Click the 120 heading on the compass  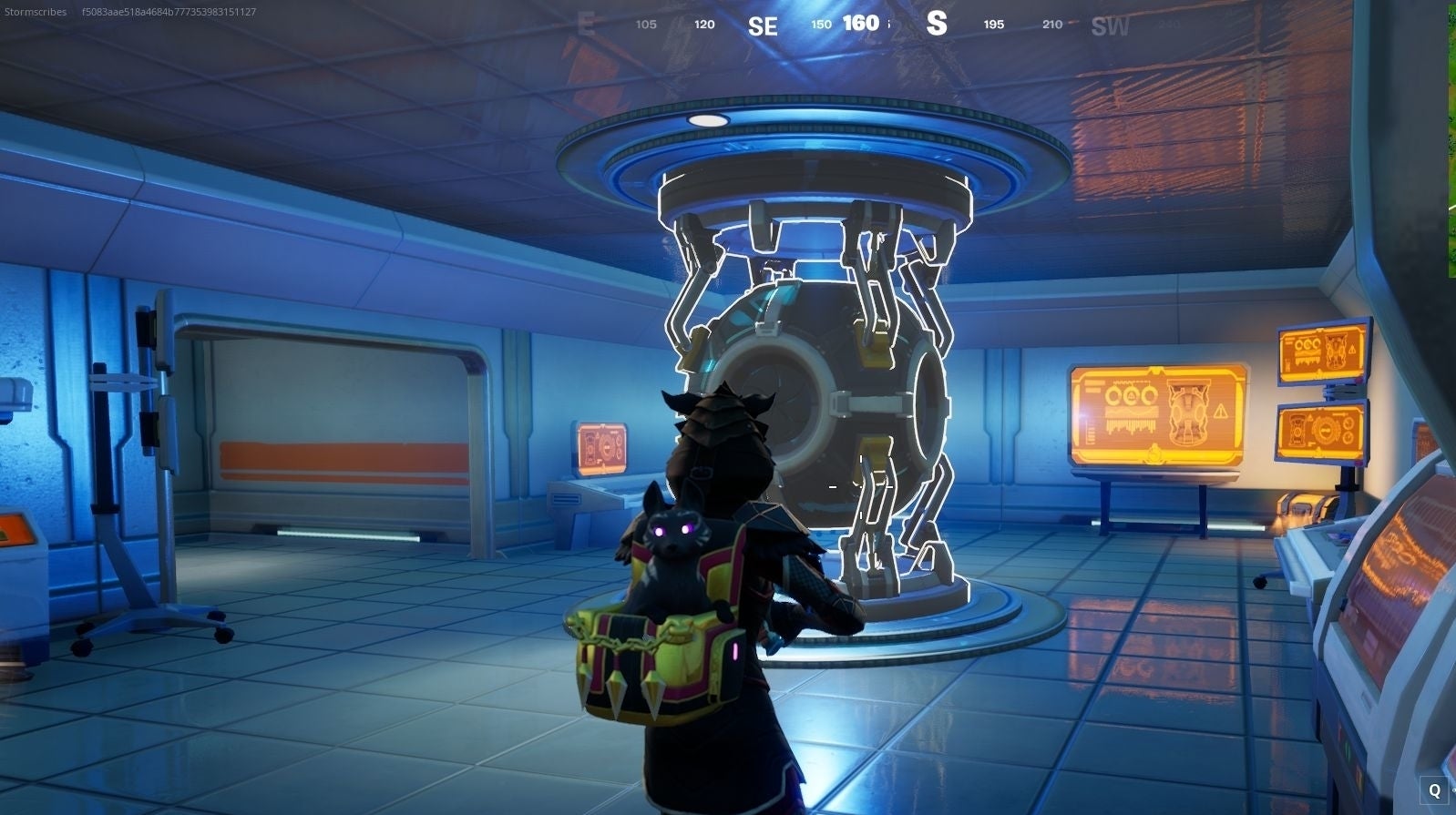[703, 25]
